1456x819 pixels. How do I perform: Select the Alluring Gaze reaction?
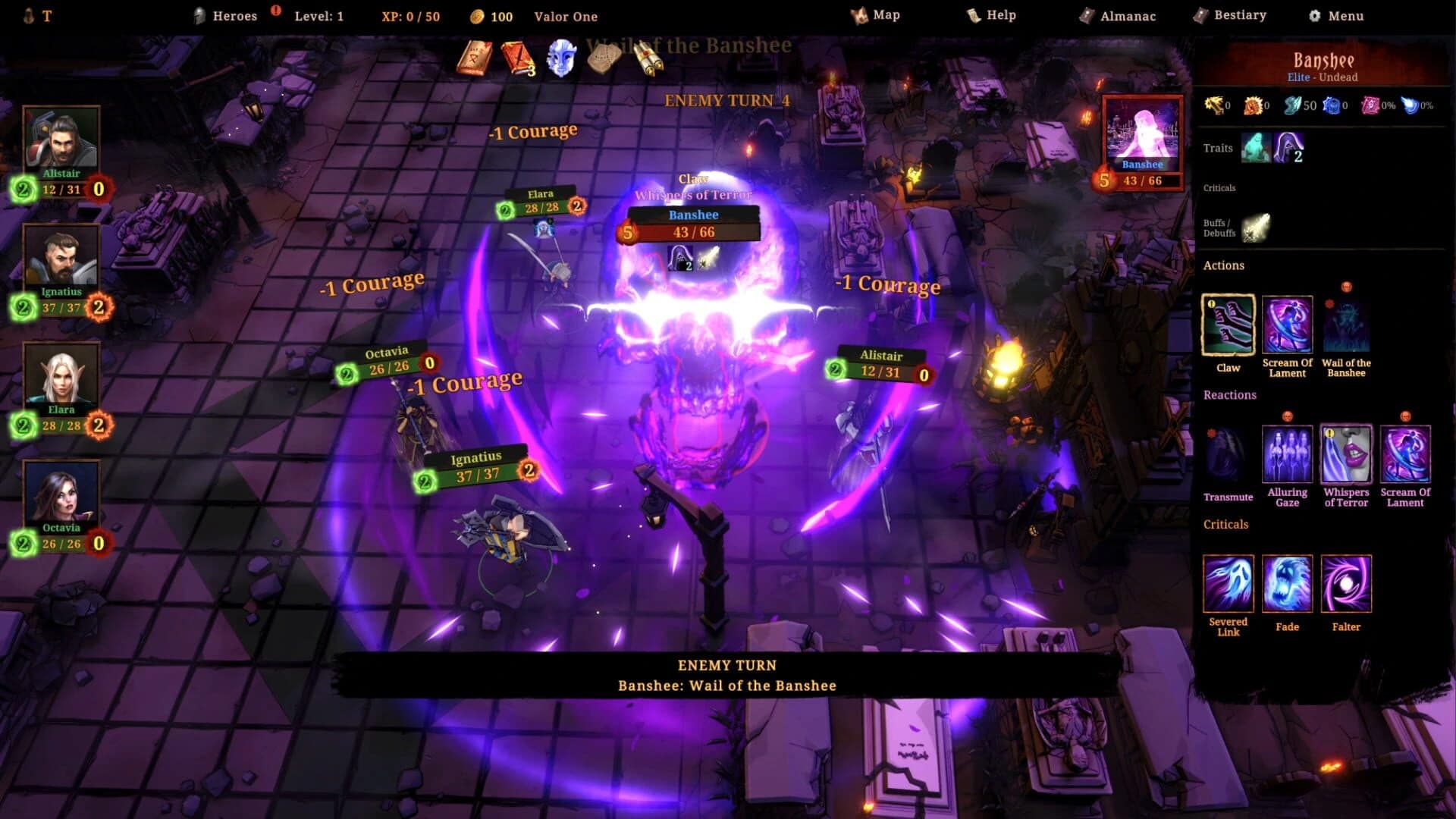(1287, 455)
